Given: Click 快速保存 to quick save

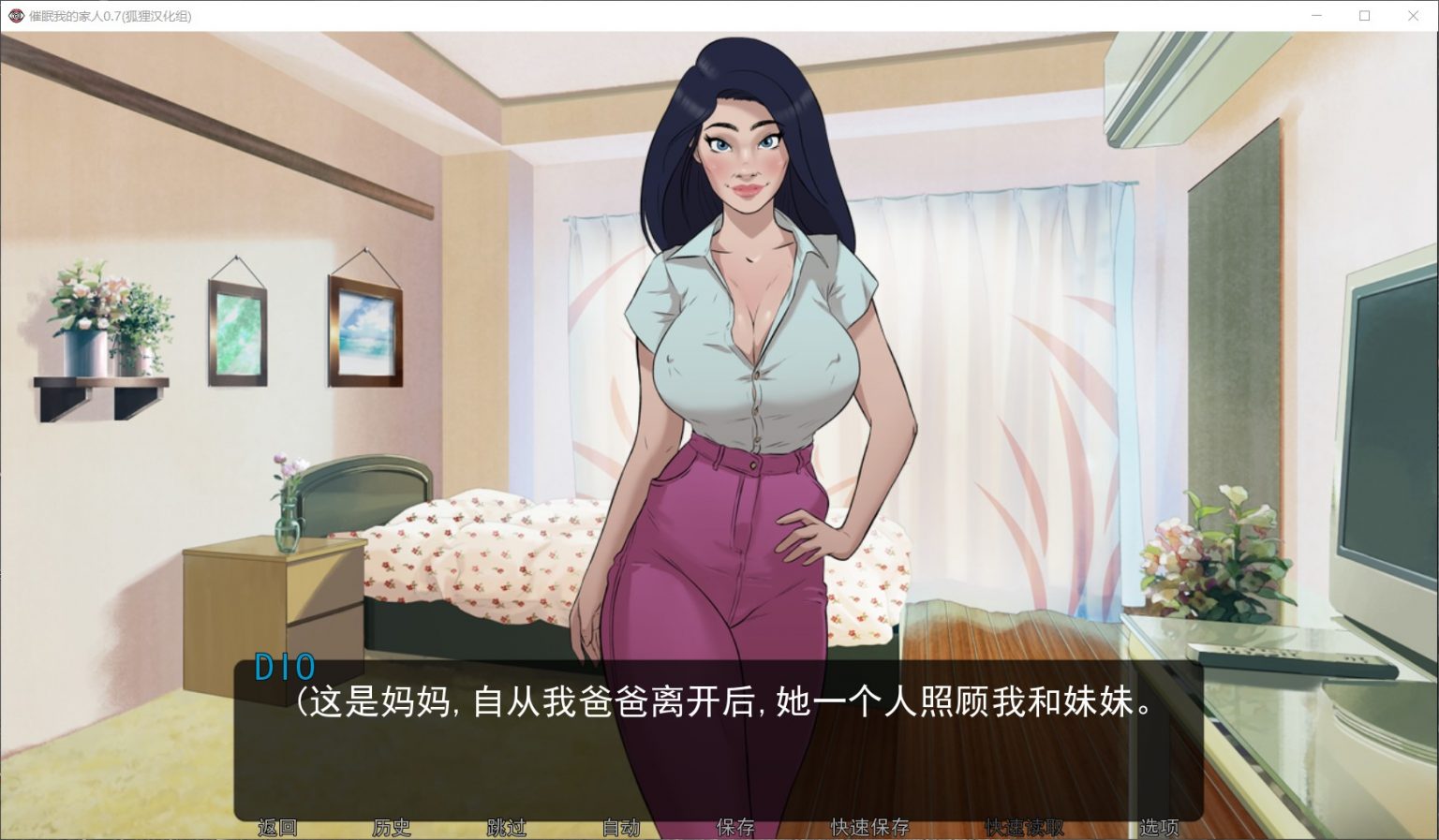Looking at the screenshot, I should (x=868, y=828).
